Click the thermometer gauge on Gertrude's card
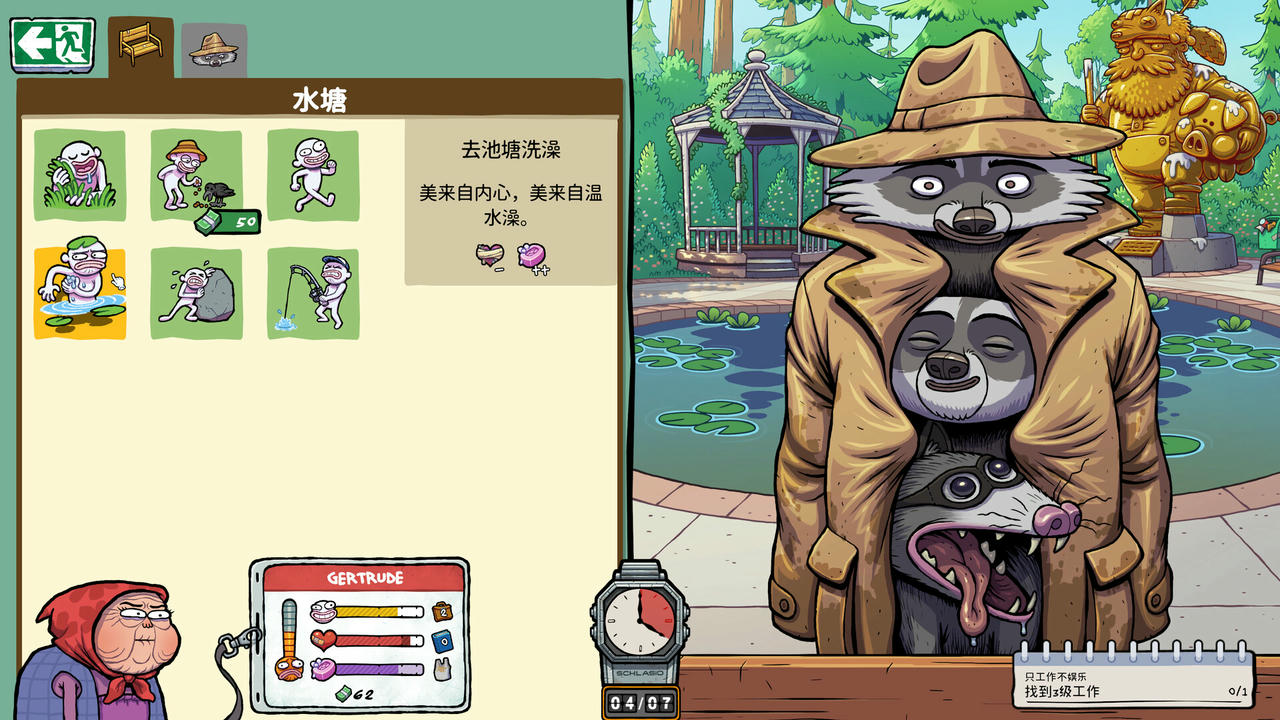1280x720 pixels. coord(289,639)
